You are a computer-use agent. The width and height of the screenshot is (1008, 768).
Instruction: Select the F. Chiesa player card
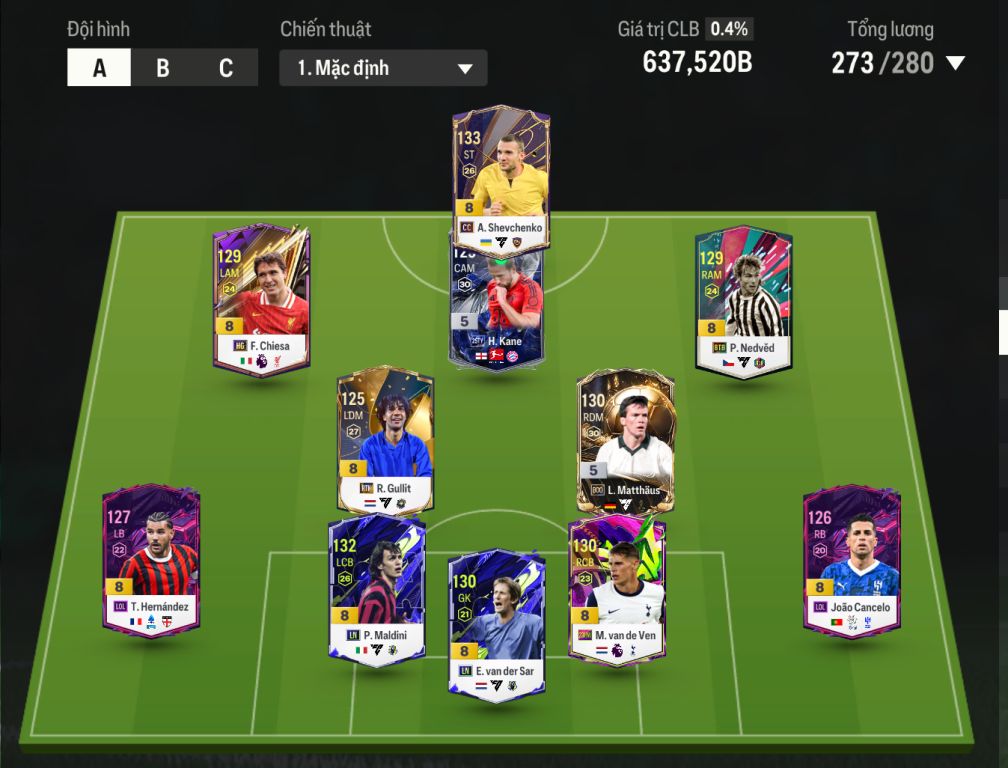point(261,298)
